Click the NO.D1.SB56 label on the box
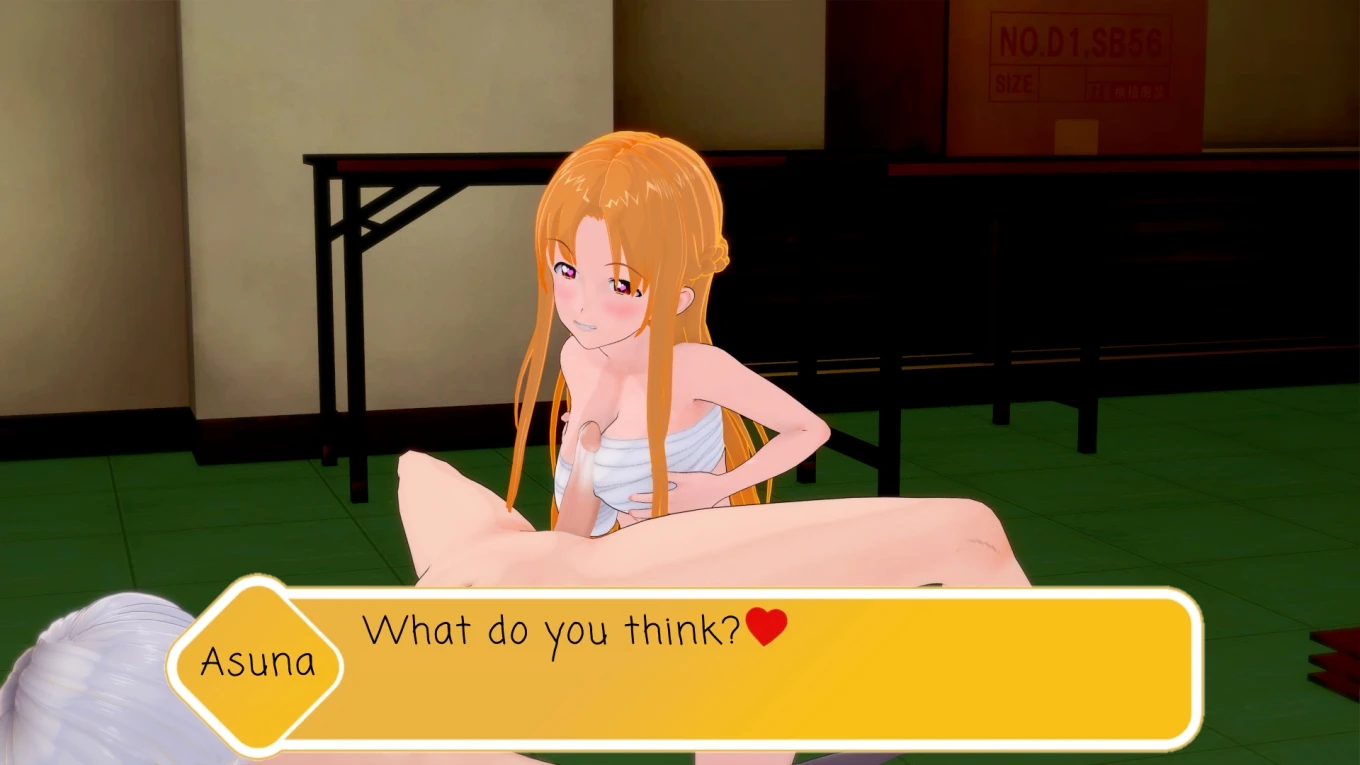This screenshot has height=765, width=1360. [1079, 40]
